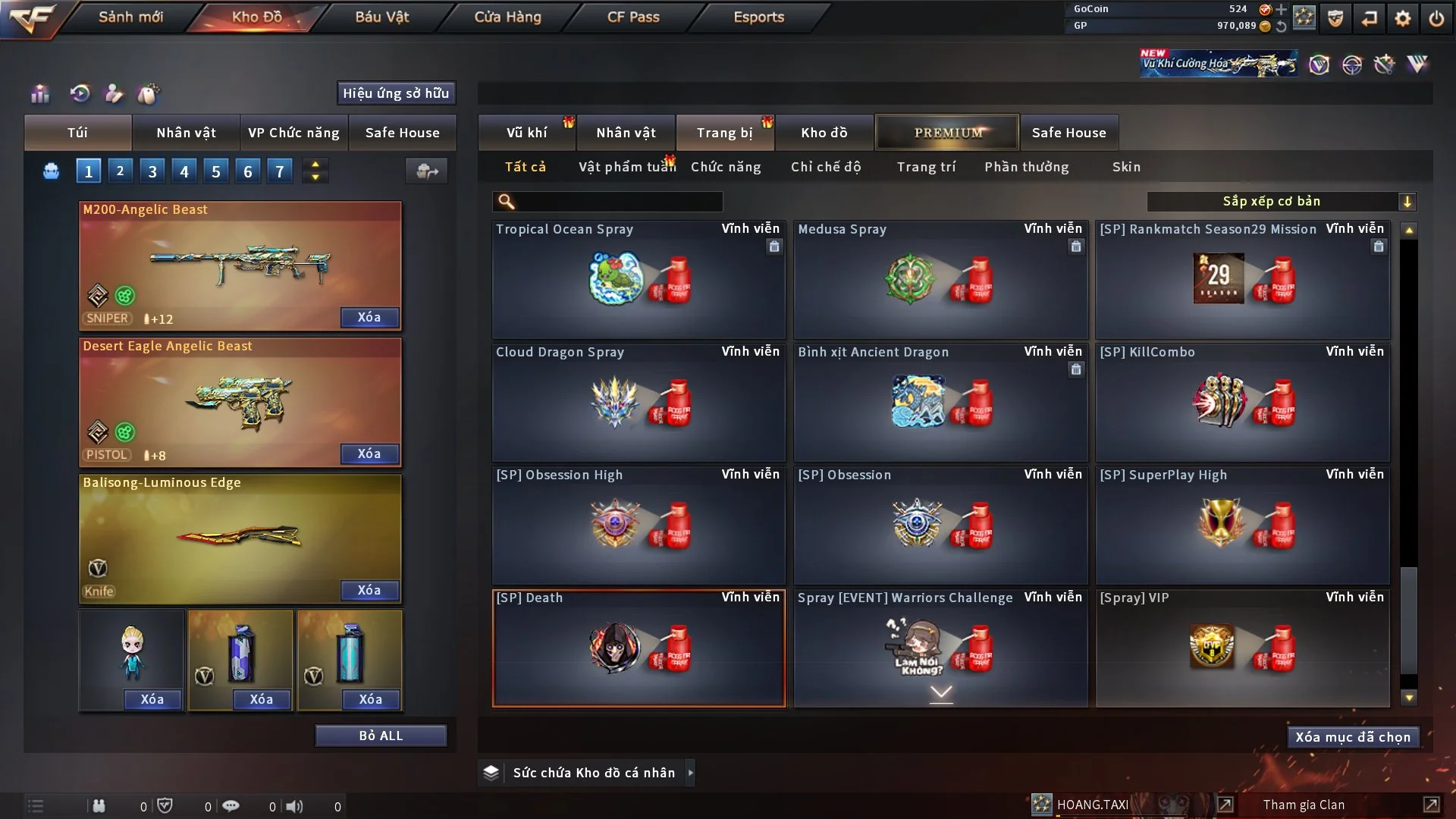Image resolution: width=1456 pixels, height=819 pixels.
Task: Delete selected items with Xóa mục đã chọn
Action: point(1353,737)
